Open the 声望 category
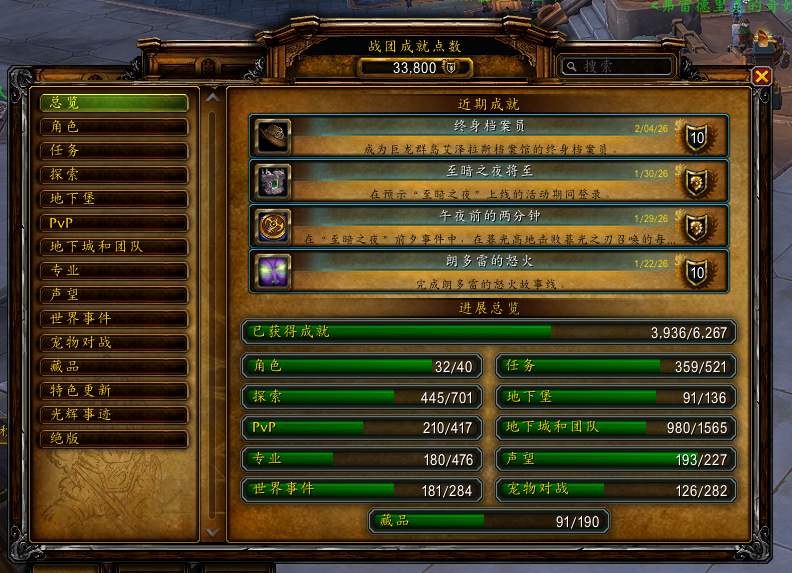 coord(113,295)
